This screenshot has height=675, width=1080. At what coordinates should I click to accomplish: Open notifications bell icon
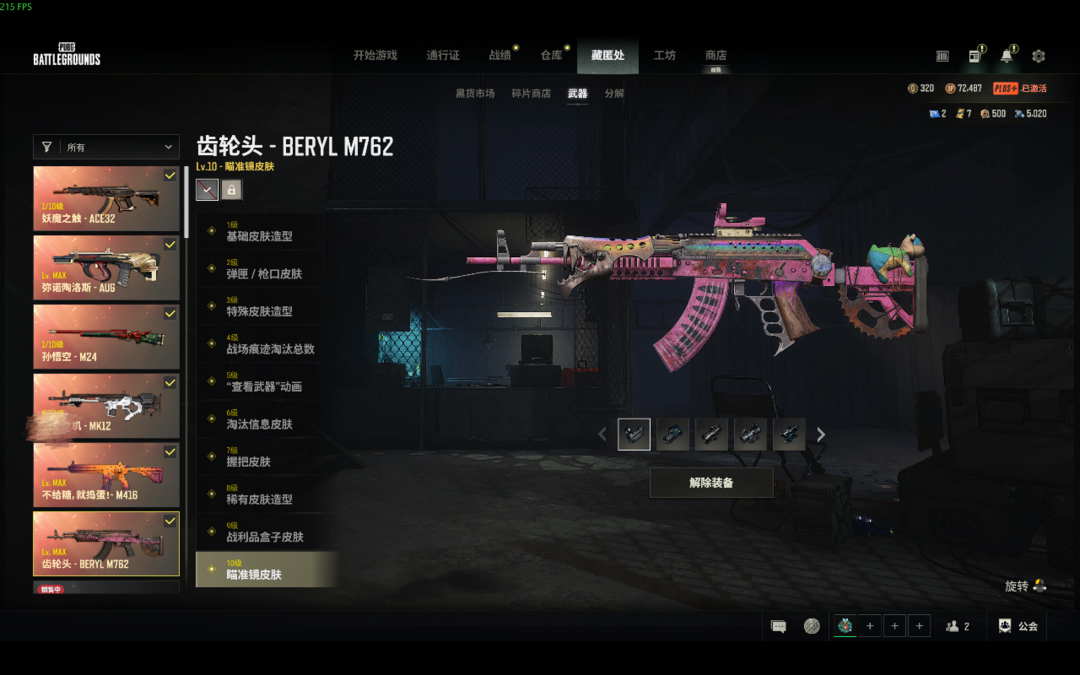tap(1006, 56)
